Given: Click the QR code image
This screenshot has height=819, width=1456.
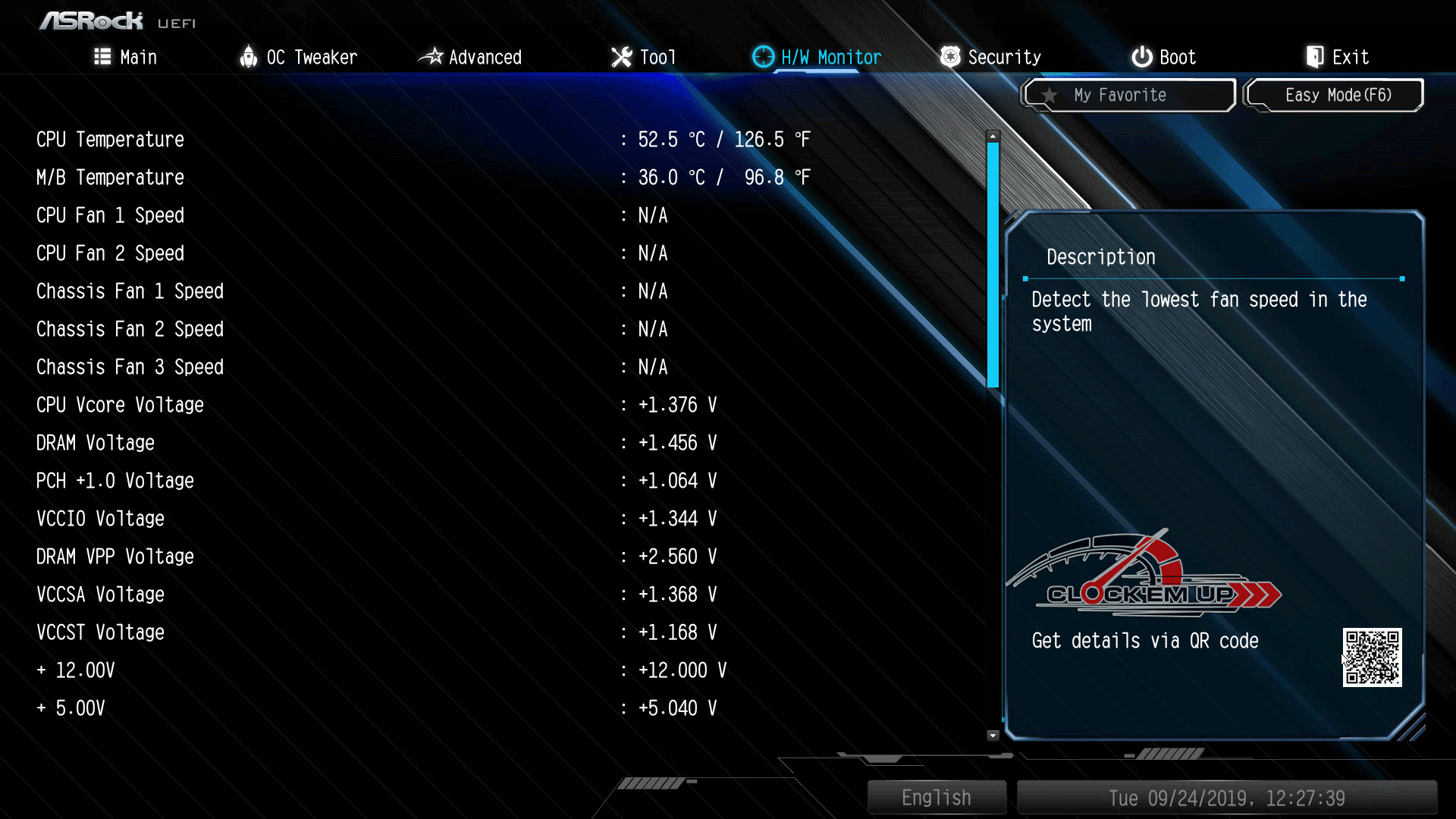Looking at the screenshot, I should (1372, 657).
